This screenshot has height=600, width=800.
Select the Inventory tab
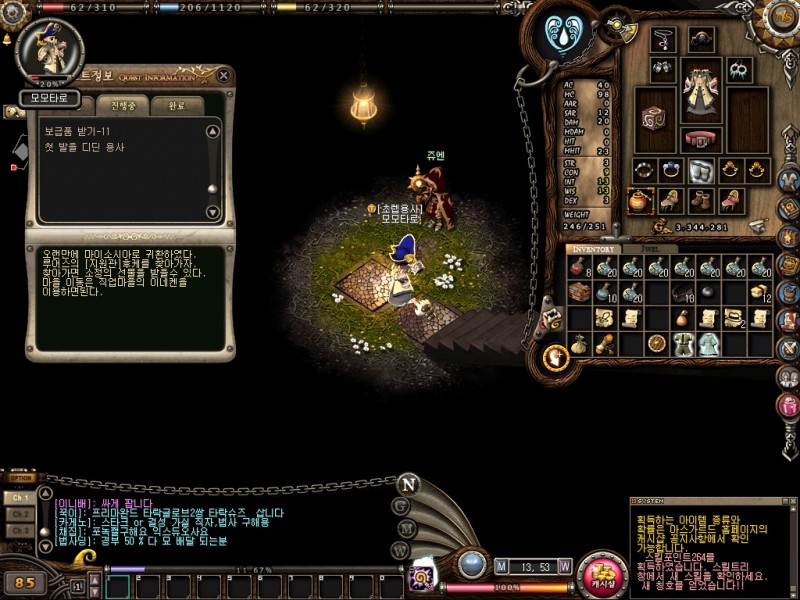pyautogui.click(x=595, y=248)
